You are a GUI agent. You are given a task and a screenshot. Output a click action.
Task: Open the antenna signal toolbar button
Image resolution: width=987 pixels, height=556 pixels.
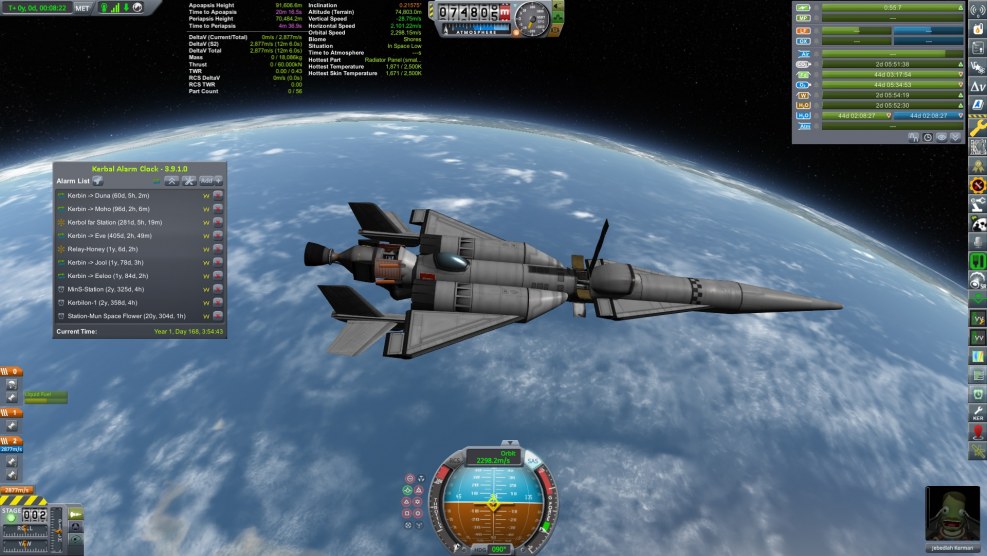tap(977, 12)
